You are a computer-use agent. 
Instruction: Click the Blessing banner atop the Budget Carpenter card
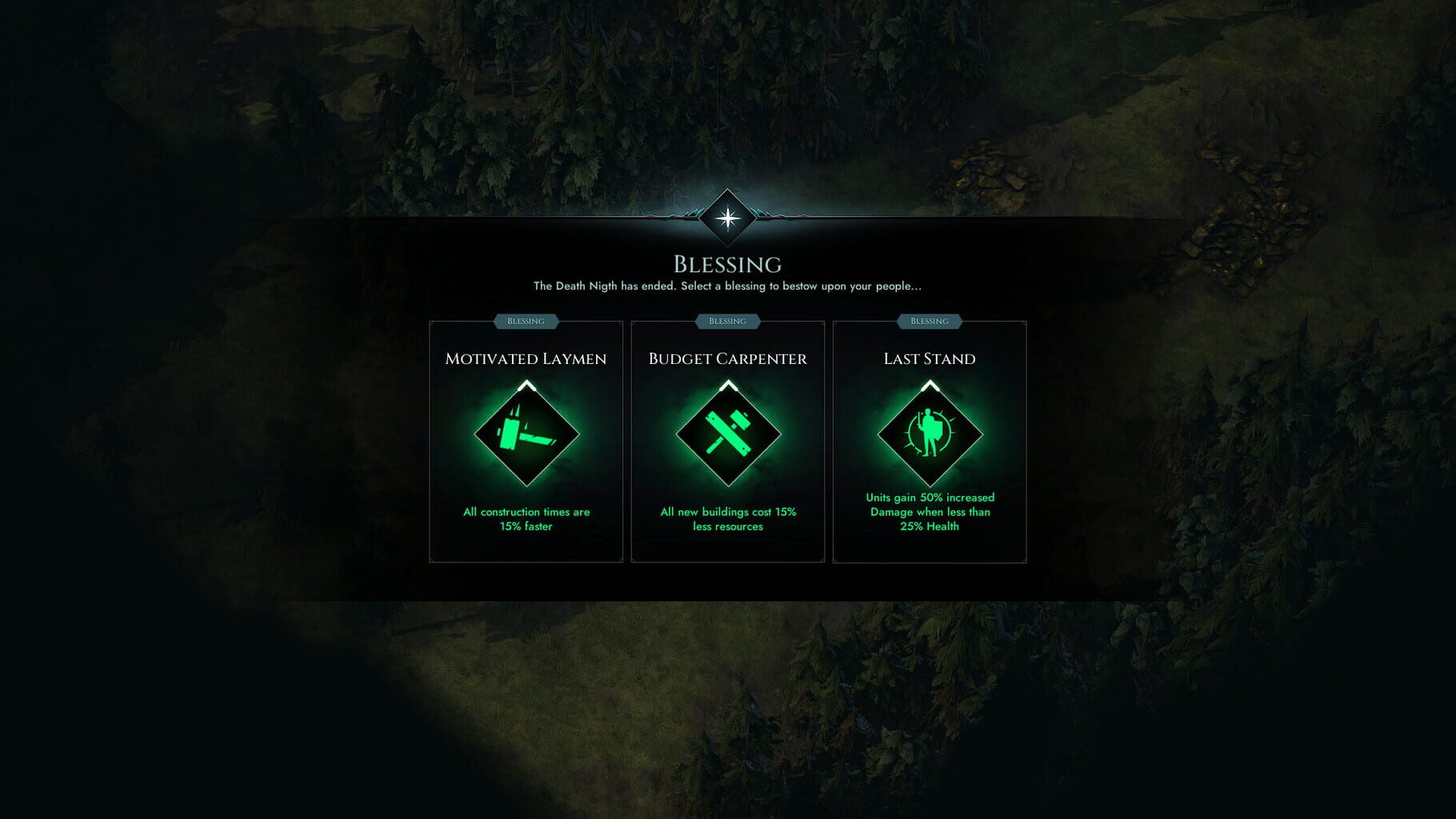[x=726, y=321]
